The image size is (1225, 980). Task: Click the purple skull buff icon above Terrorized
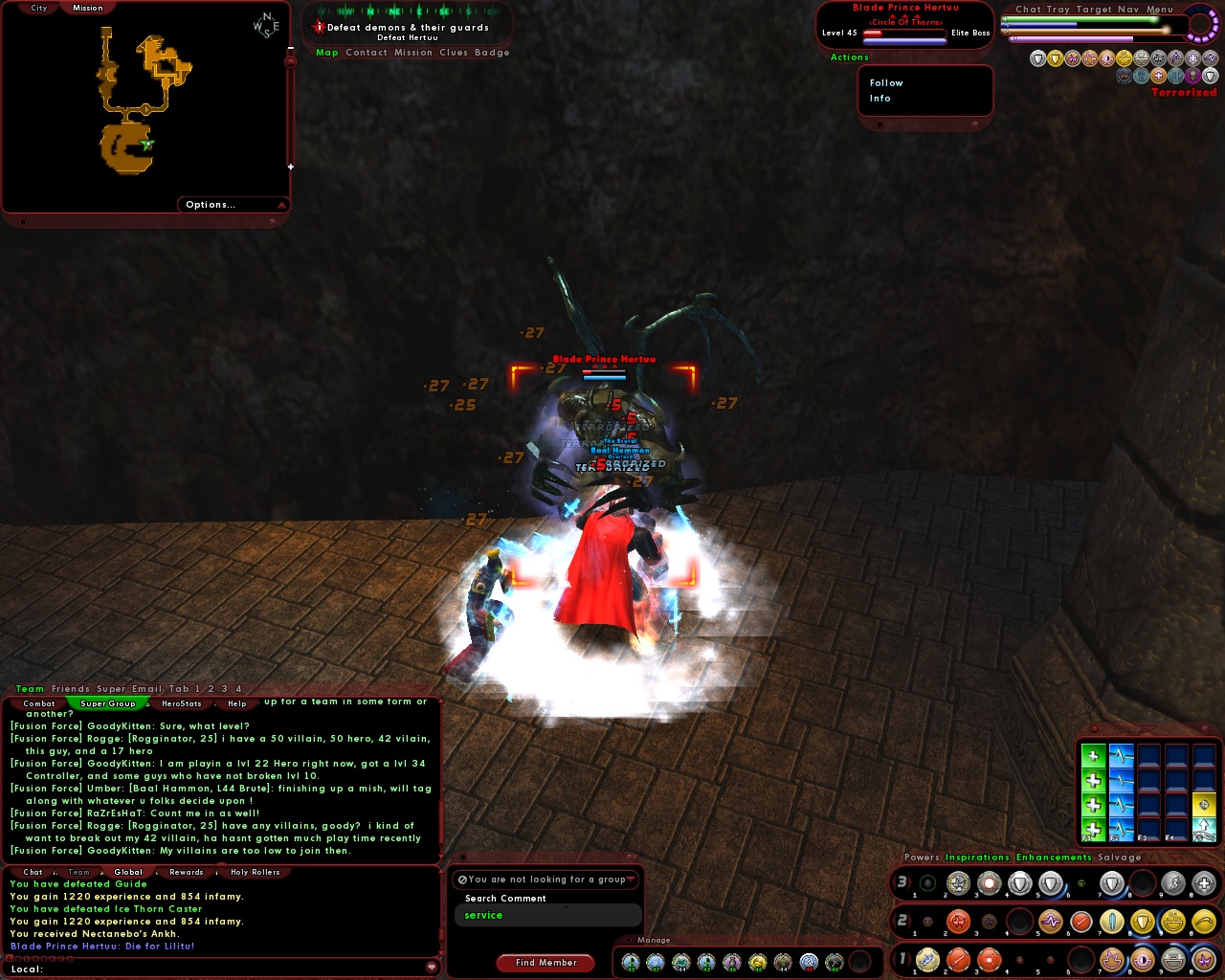click(x=1193, y=76)
